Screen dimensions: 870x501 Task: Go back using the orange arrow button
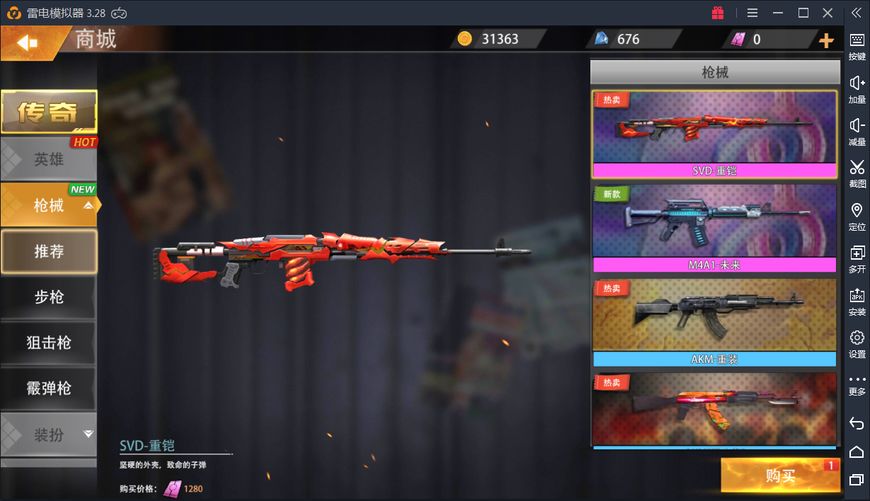24,42
